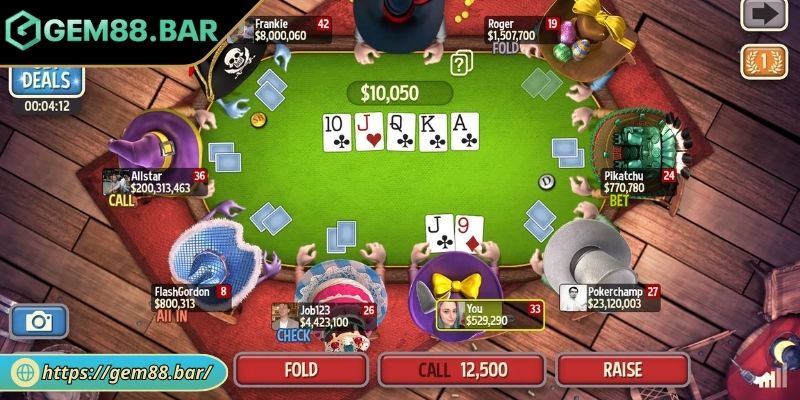Viewport: 800px width, 400px height.
Task: Take a screenshot with the camera button
Action: [39, 322]
